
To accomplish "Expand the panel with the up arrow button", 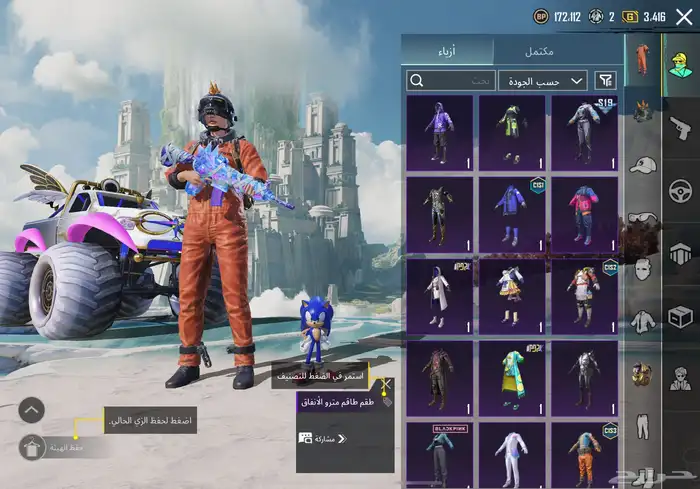I will pyautogui.click(x=32, y=409).
